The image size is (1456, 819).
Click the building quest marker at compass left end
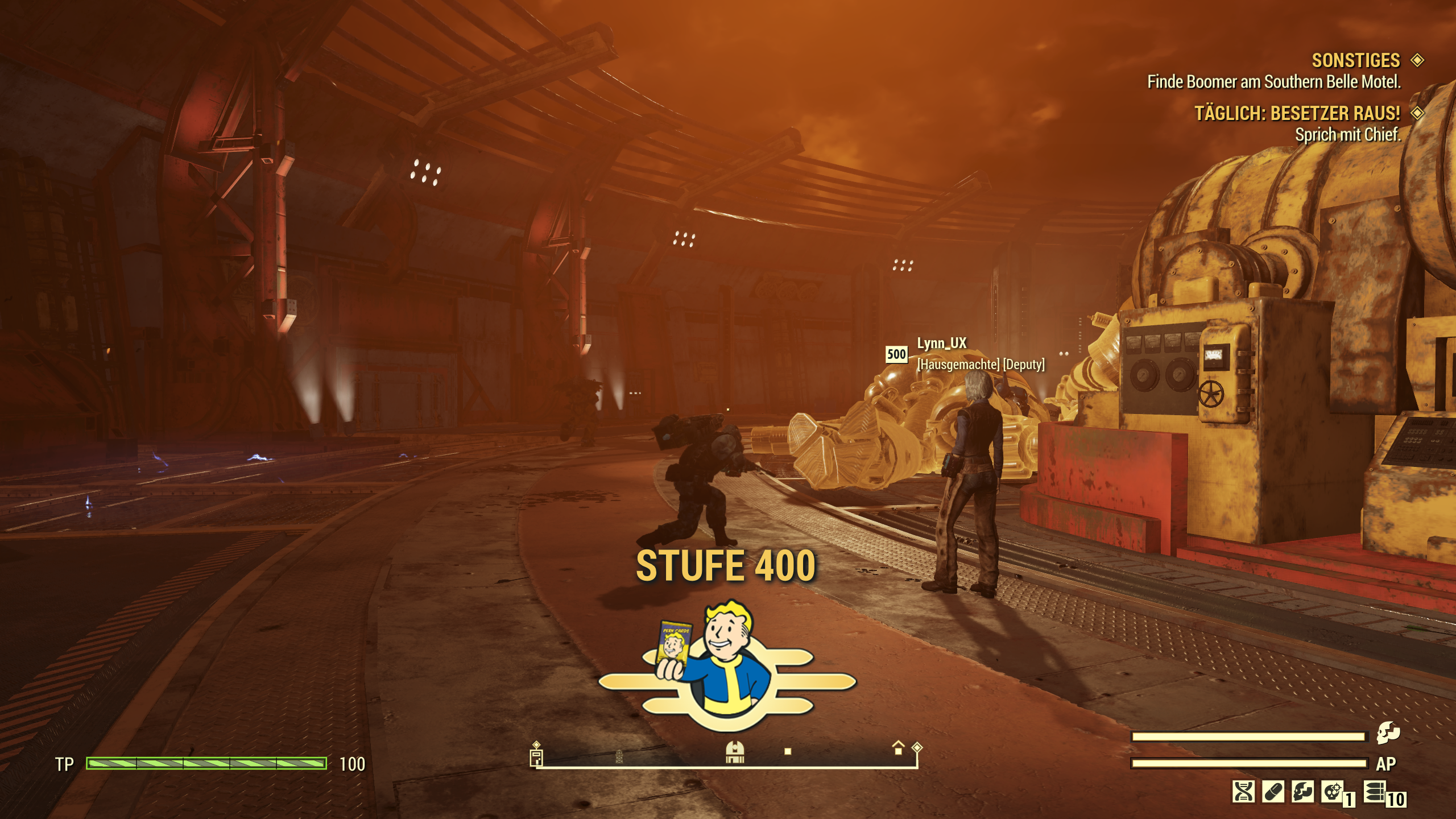(536, 758)
